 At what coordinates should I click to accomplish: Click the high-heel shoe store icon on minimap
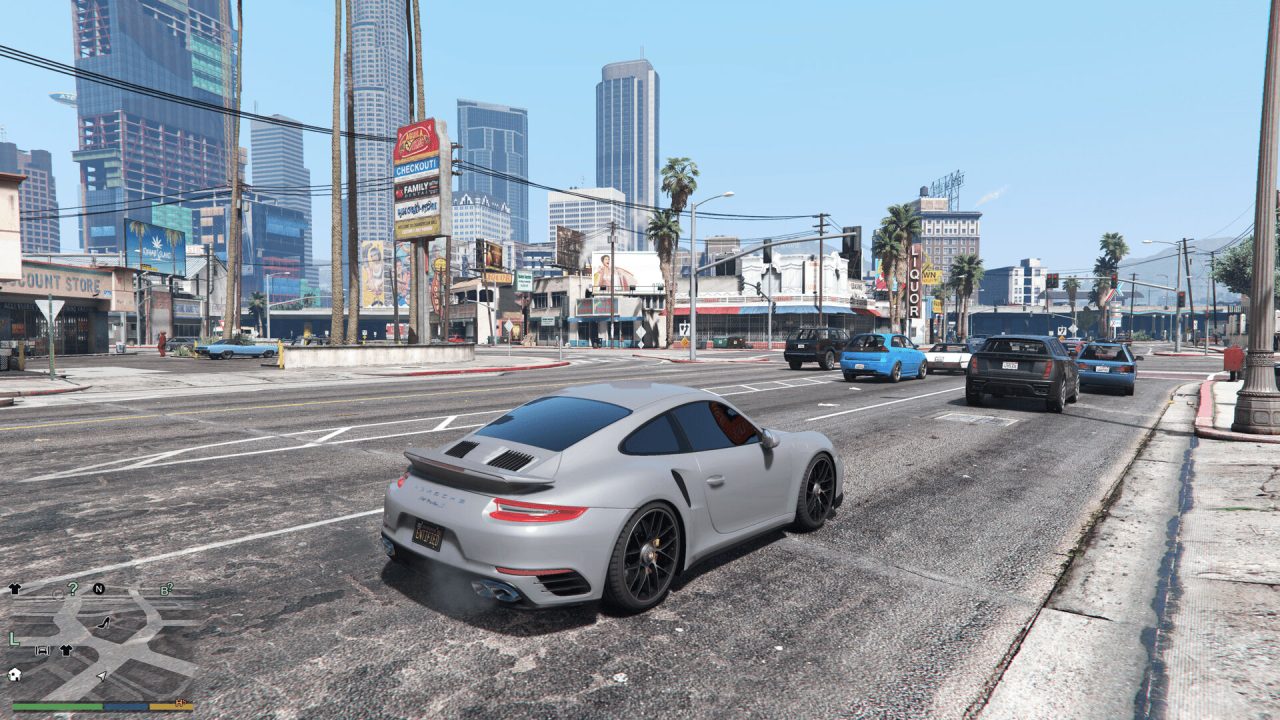click(x=103, y=623)
